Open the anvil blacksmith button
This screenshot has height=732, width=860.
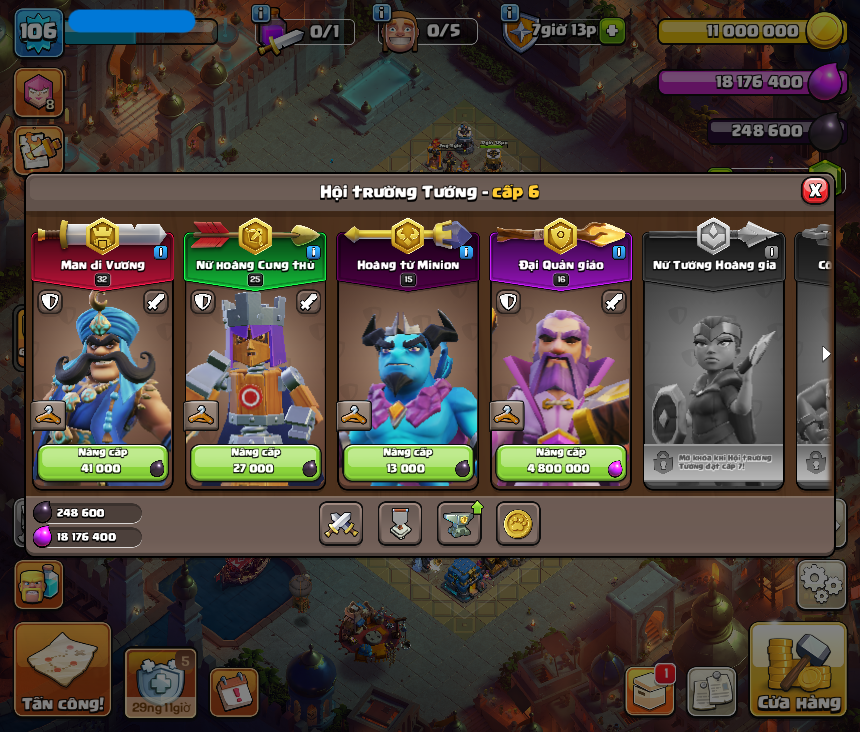click(x=459, y=523)
